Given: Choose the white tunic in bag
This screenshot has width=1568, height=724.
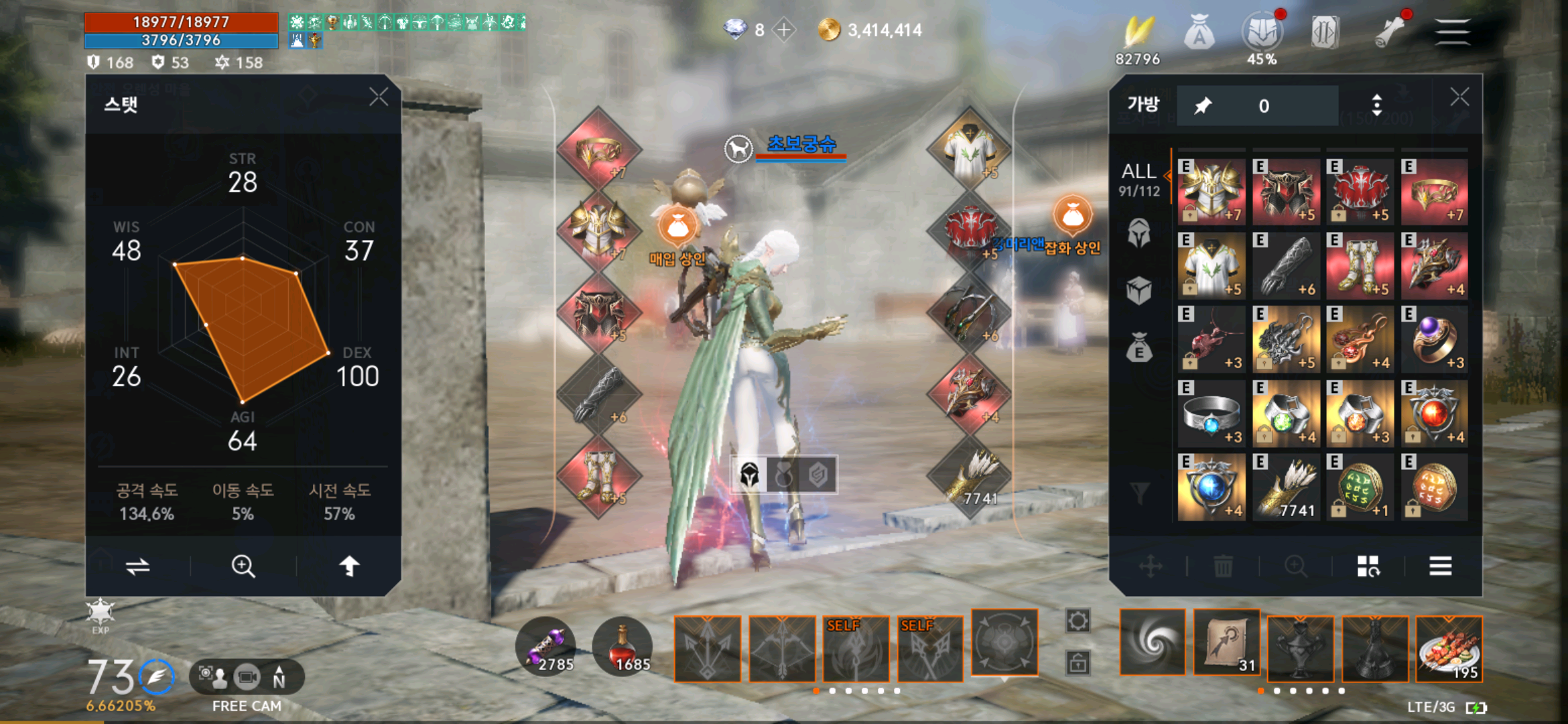Looking at the screenshot, I should (x=1212, y=265).
